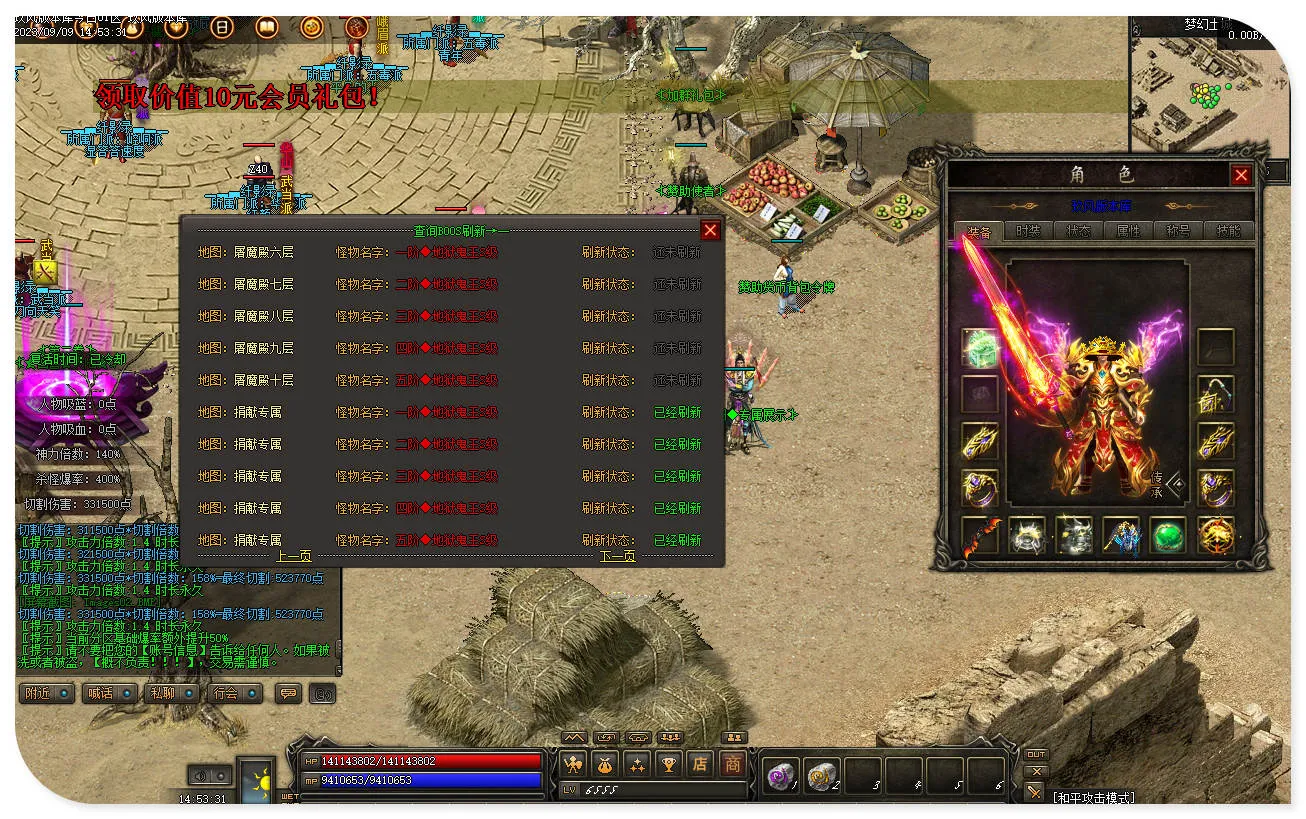This screenshot has height=819, width=1306.
Task: Open the 店 shop button
Action: [x=700, y=764]
